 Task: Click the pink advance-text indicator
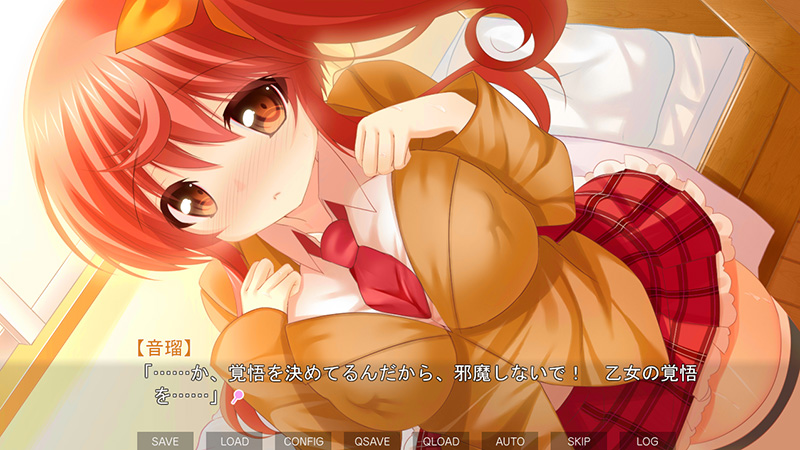pyautogui.click(x=237, y=397)
